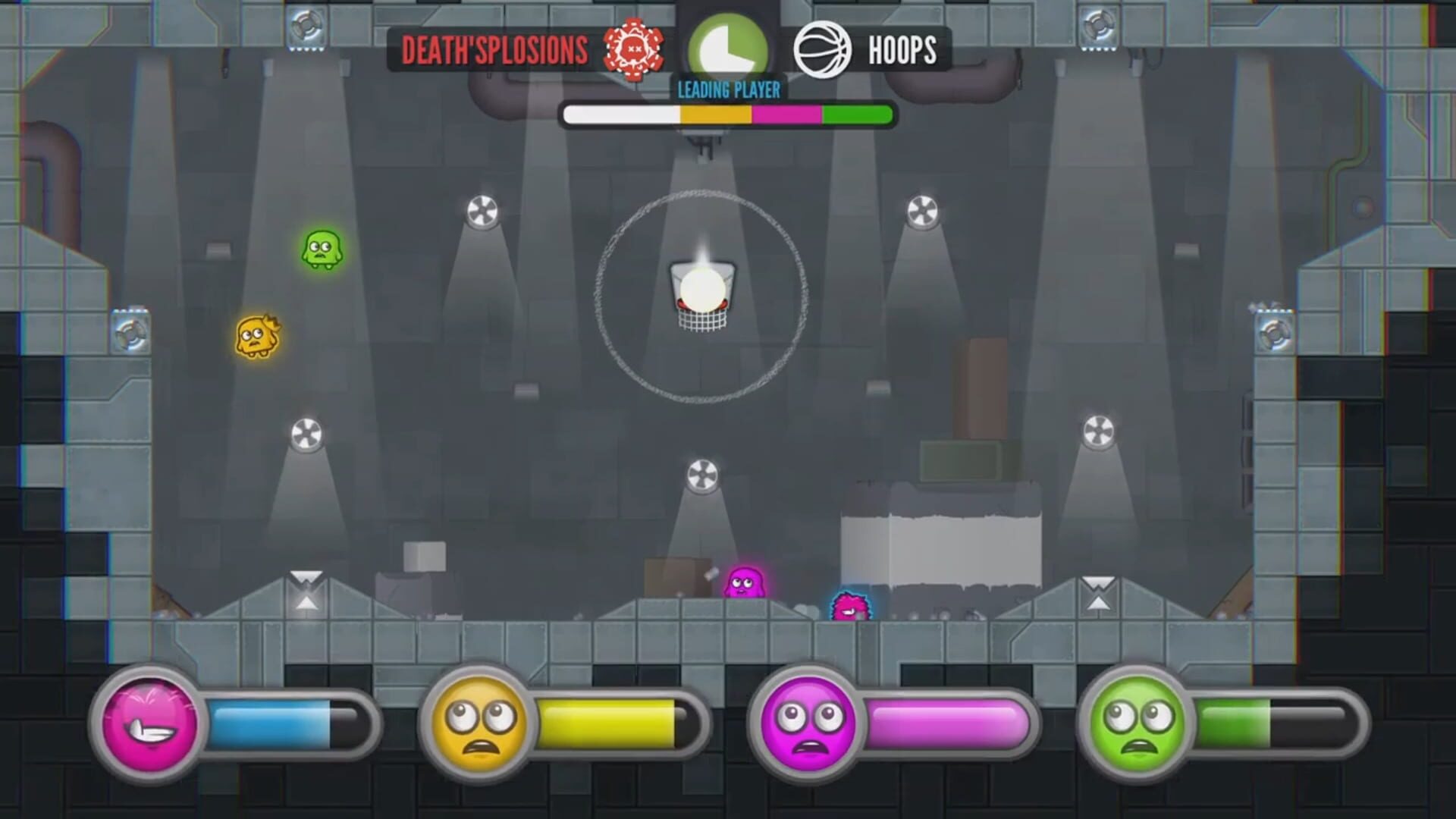Open the Leading Player details
1456x819 pixels.
[728, 88]
